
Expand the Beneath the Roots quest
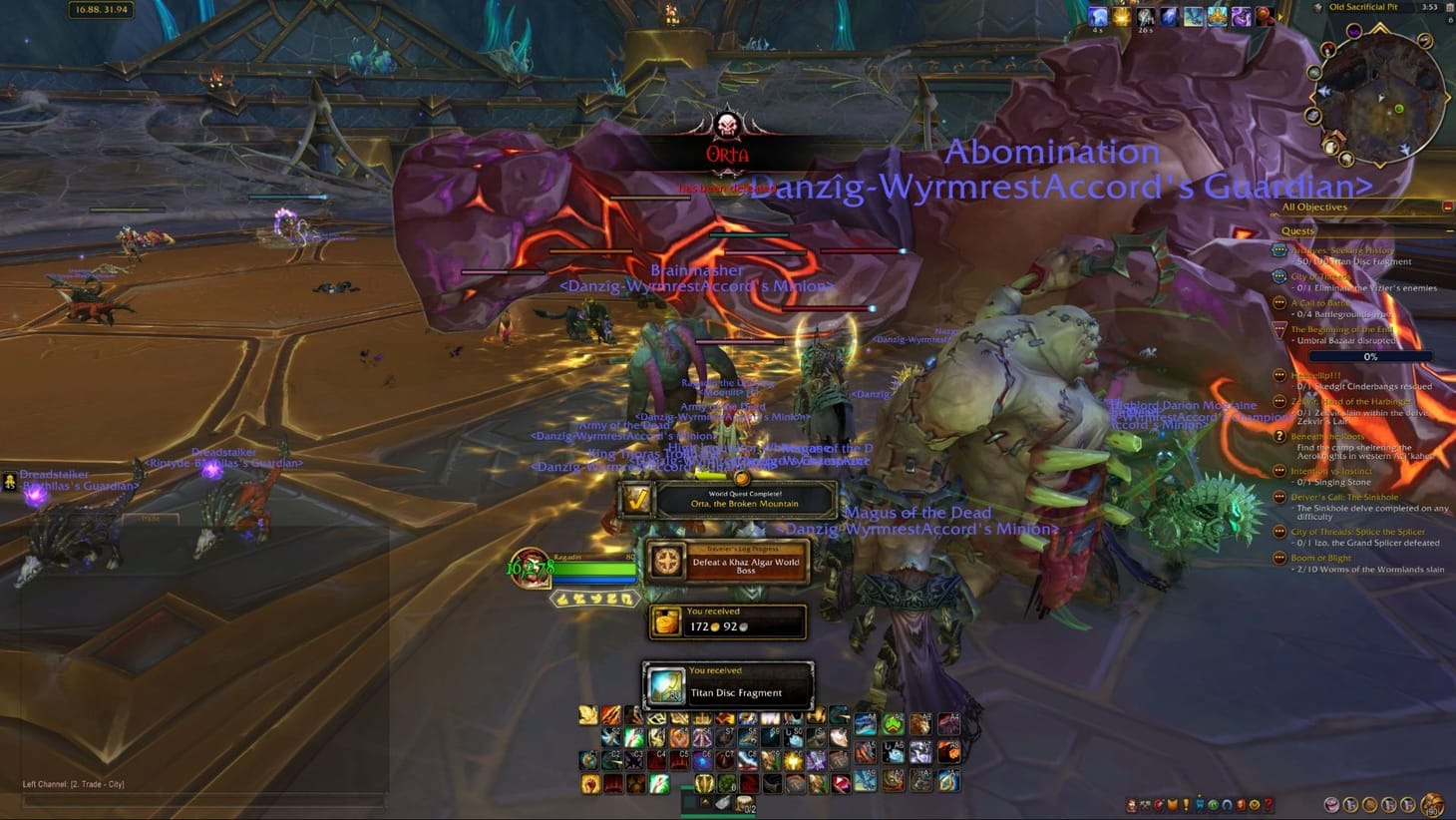coord(1327,437)
